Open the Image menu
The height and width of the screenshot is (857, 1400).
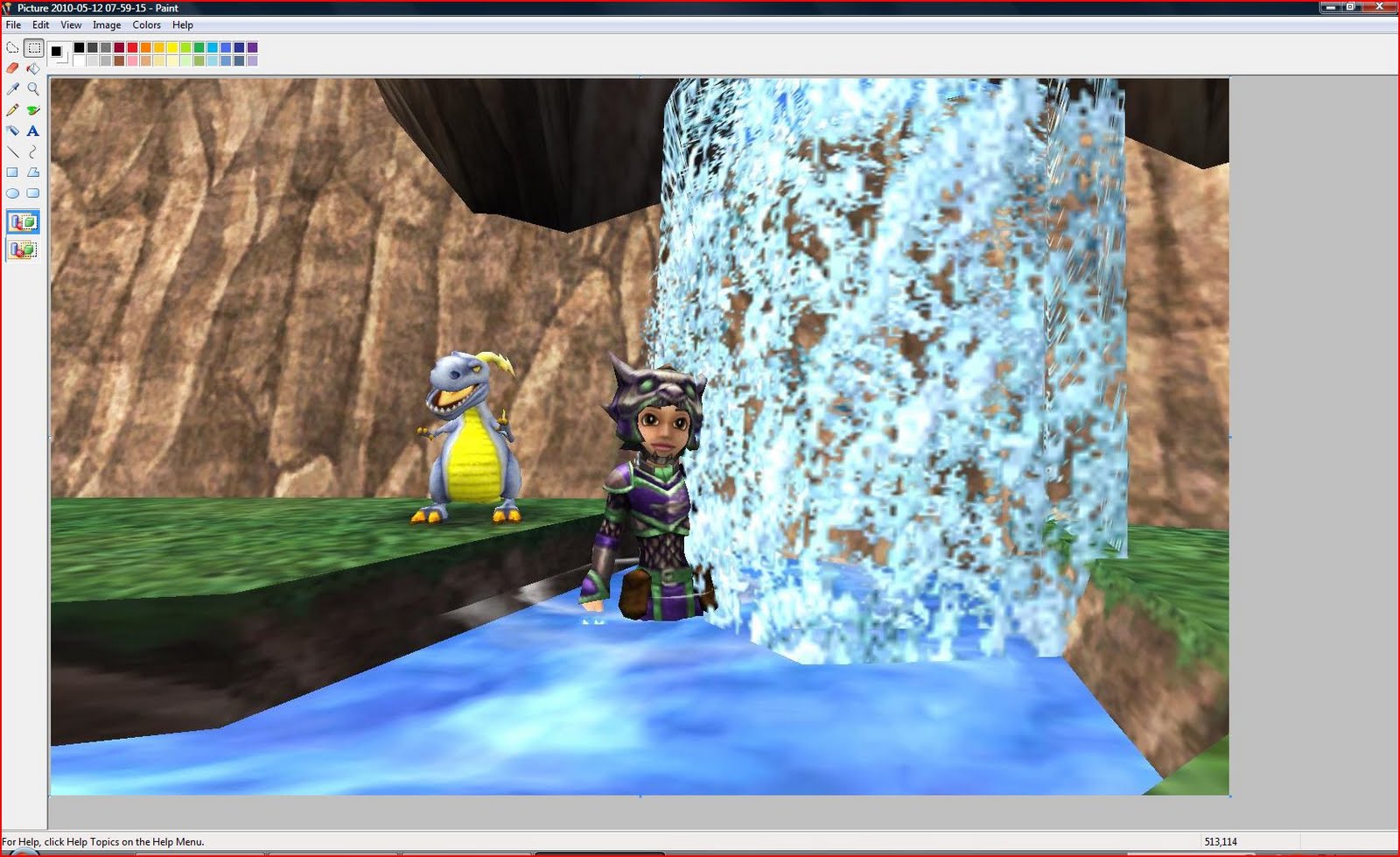[x=107, y=25]
